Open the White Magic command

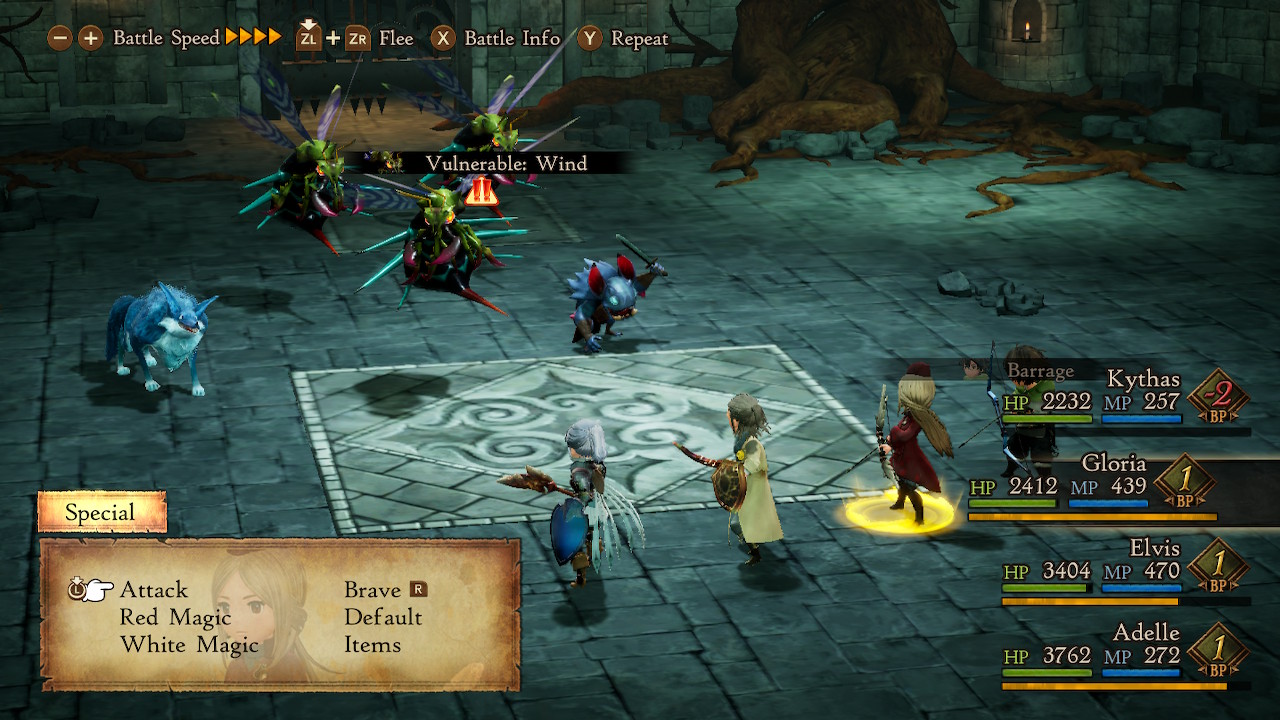click(190, 645)
